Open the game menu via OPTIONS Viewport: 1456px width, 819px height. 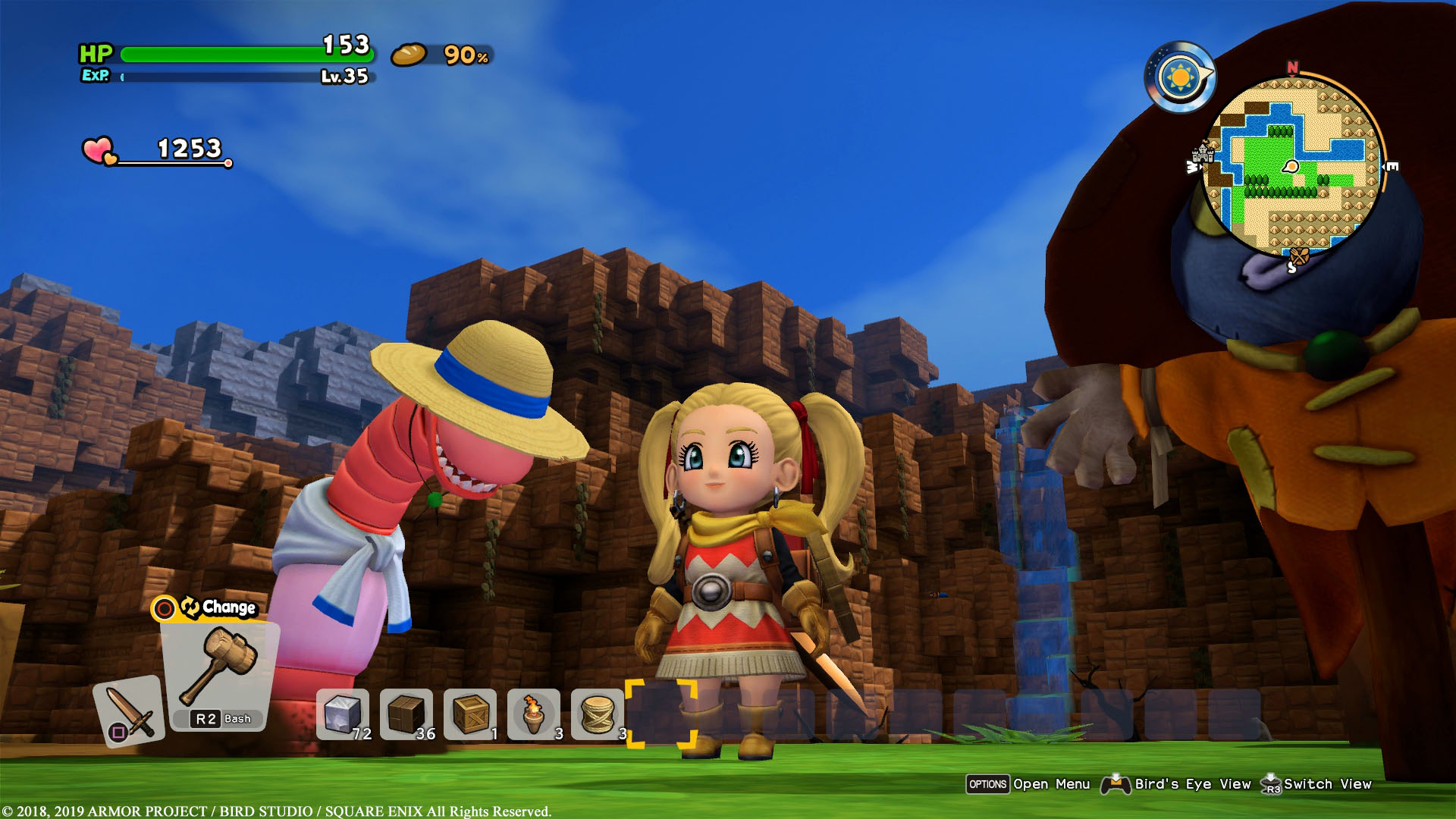coord(988,784)
